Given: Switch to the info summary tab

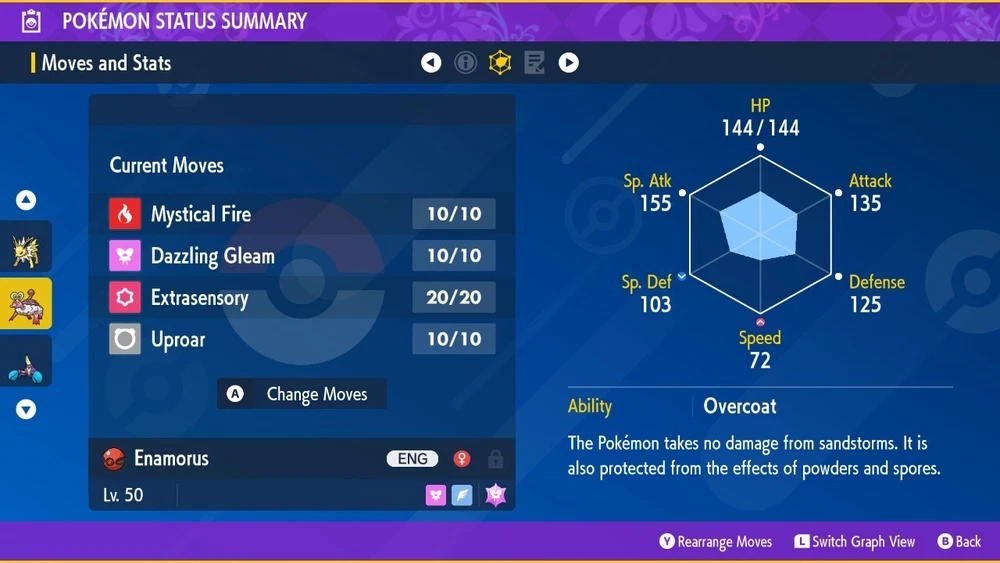Looking at the screenshot, I should (x=465, y=63).
